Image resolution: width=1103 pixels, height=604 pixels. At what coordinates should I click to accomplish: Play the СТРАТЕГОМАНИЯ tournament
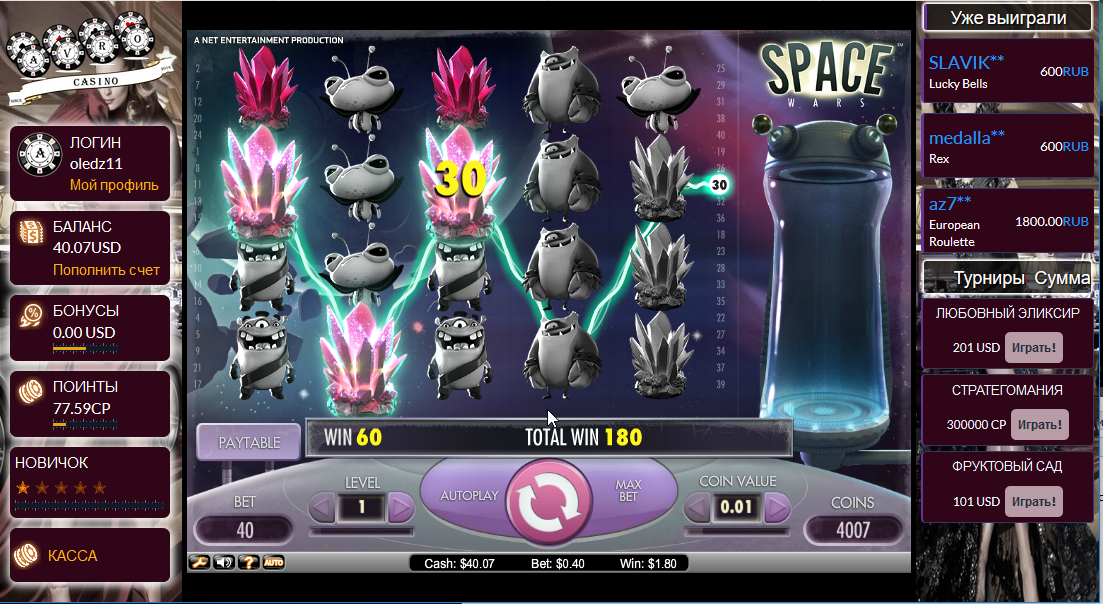point(1039,424)
